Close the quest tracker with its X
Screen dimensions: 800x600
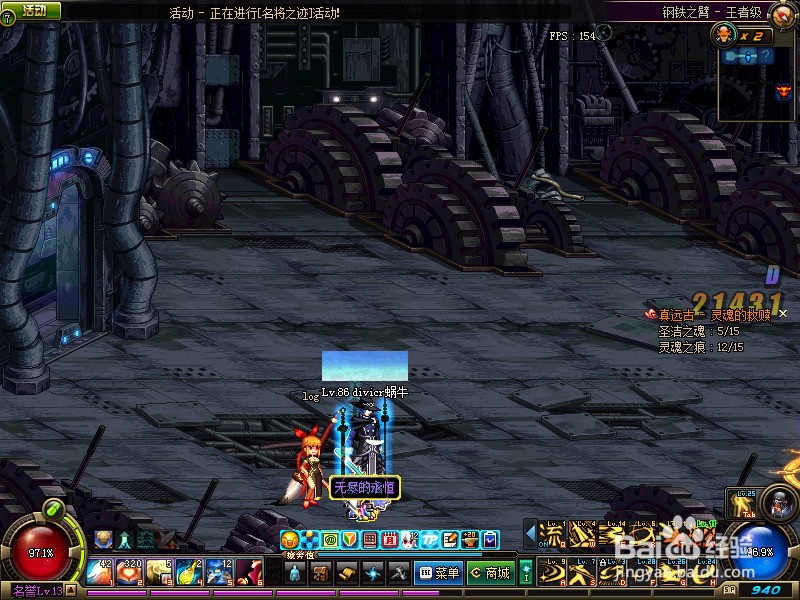tap(783, 314)
